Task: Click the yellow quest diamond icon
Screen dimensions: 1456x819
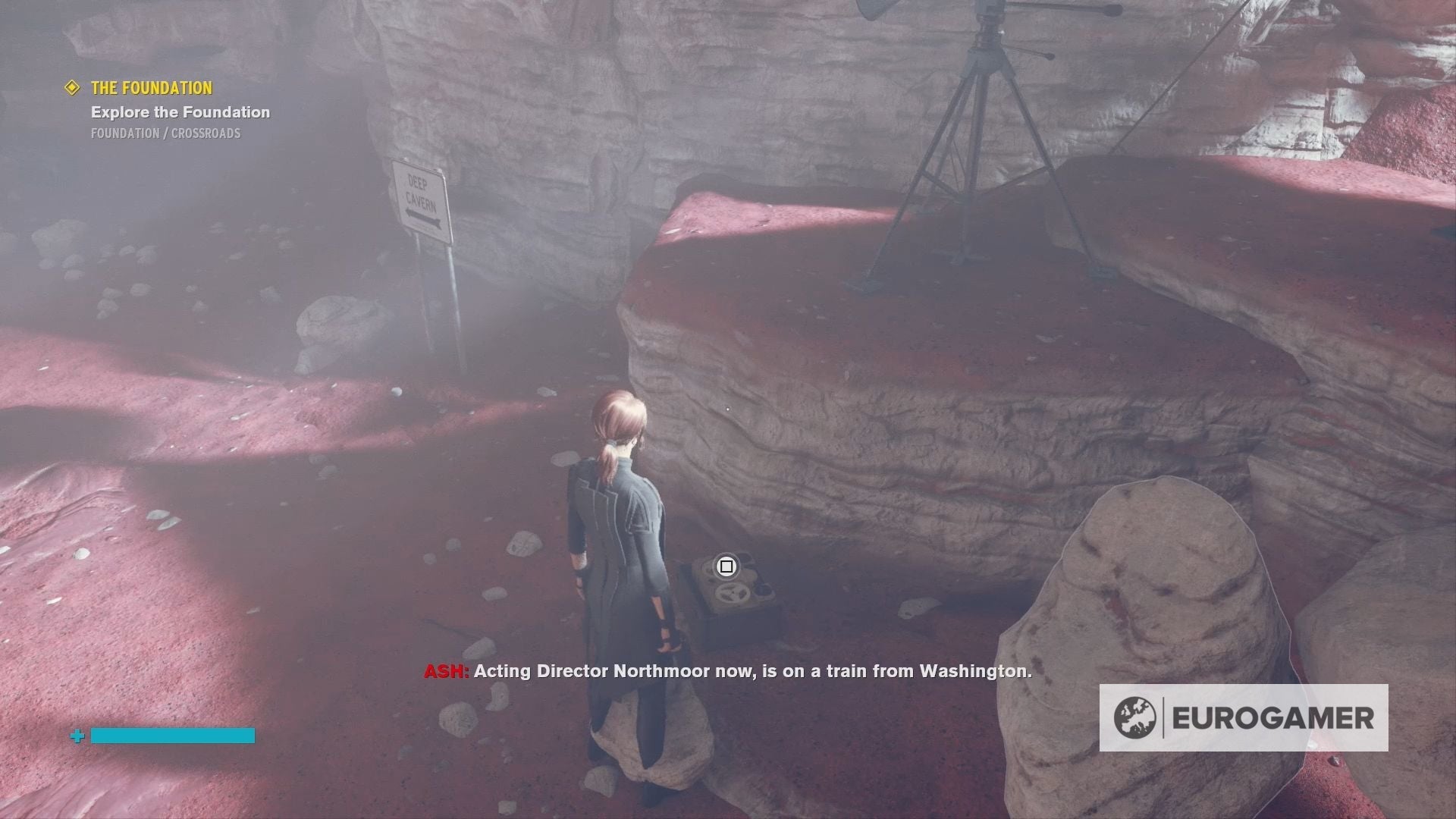Action: [72, 87]
